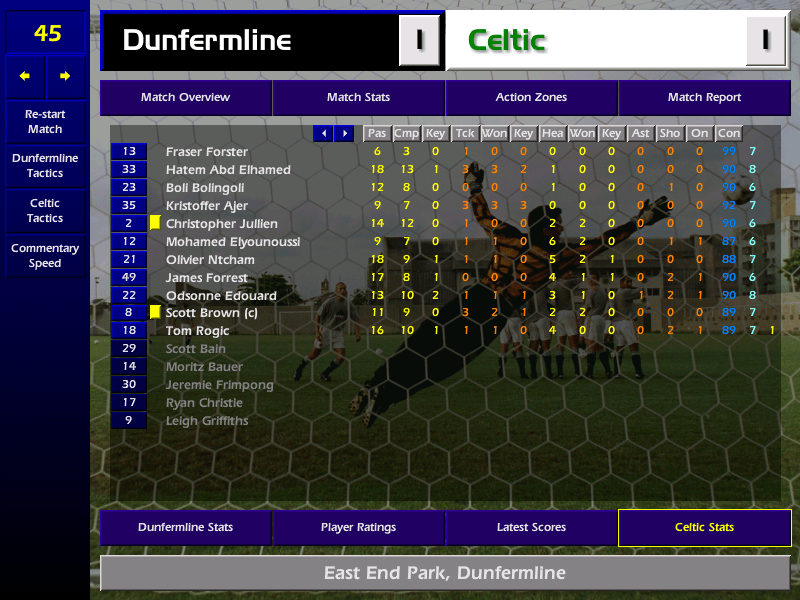The image size is (800, 600).
Task: Change the Commentary Speed
Action: pos(45,256)
